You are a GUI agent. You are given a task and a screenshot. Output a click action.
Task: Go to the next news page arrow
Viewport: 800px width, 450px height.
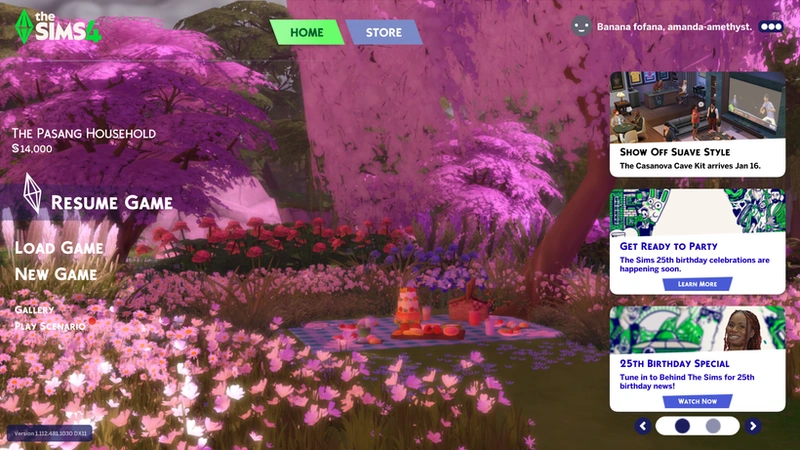click(753, 426)
